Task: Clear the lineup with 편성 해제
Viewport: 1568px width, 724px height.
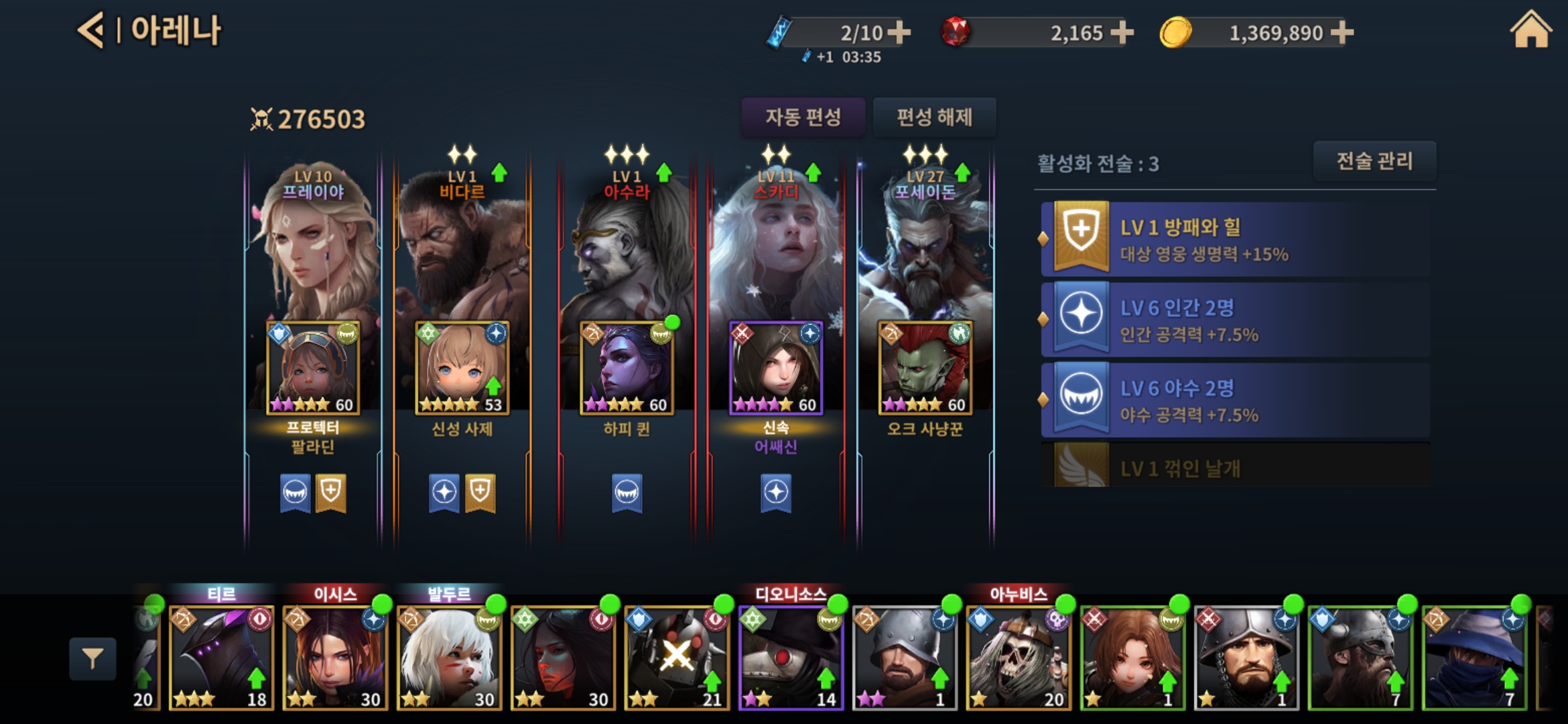Action: [934, 117]
